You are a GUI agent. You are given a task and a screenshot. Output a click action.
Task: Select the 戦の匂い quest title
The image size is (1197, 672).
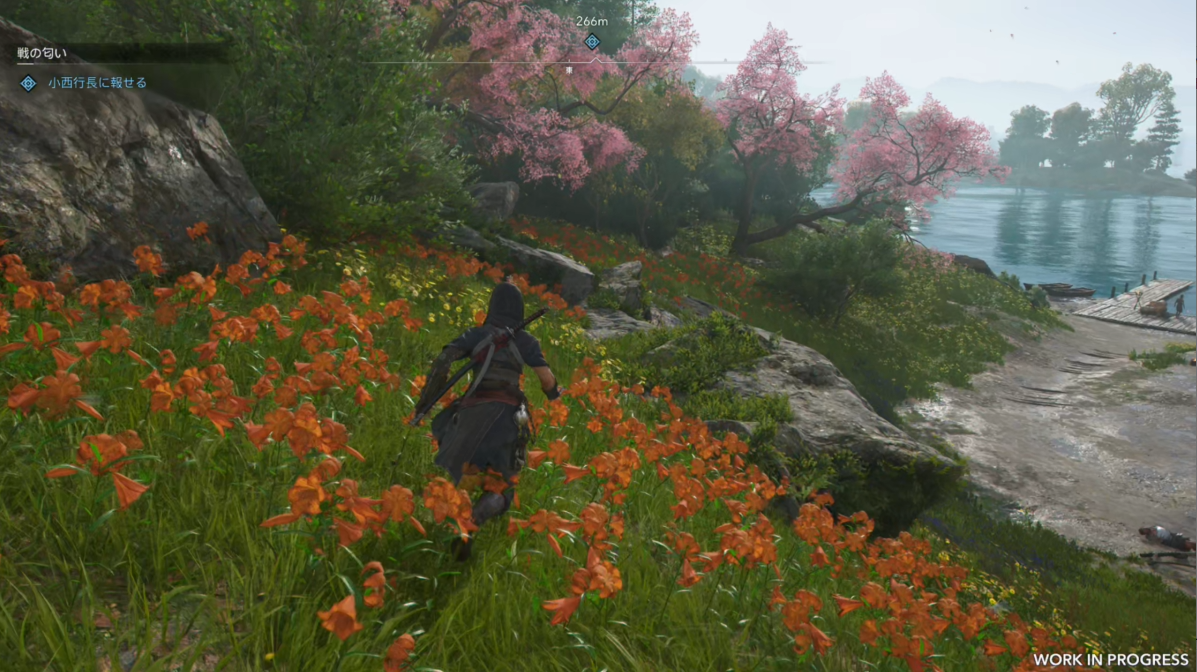click(42, 52)
